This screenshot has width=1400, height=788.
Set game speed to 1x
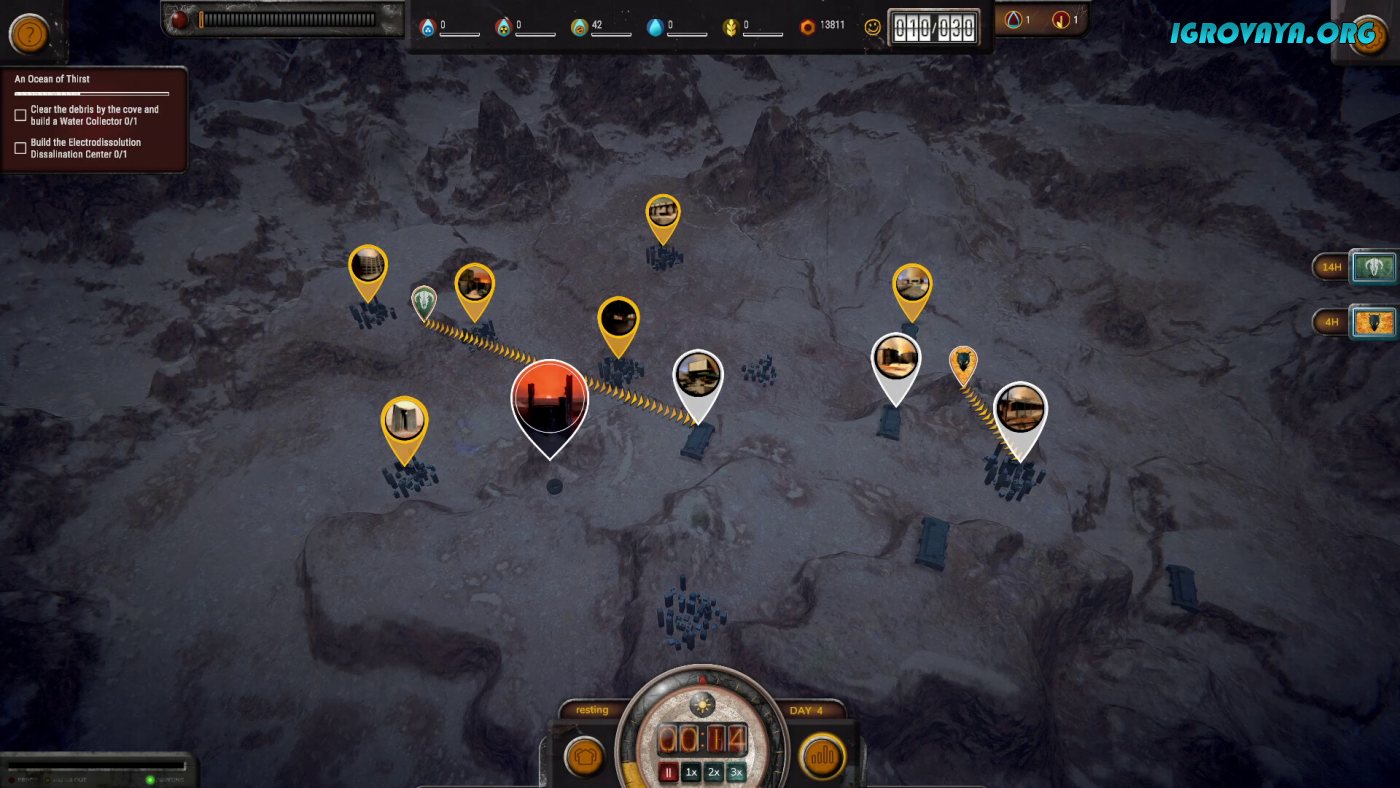point(691,772)
